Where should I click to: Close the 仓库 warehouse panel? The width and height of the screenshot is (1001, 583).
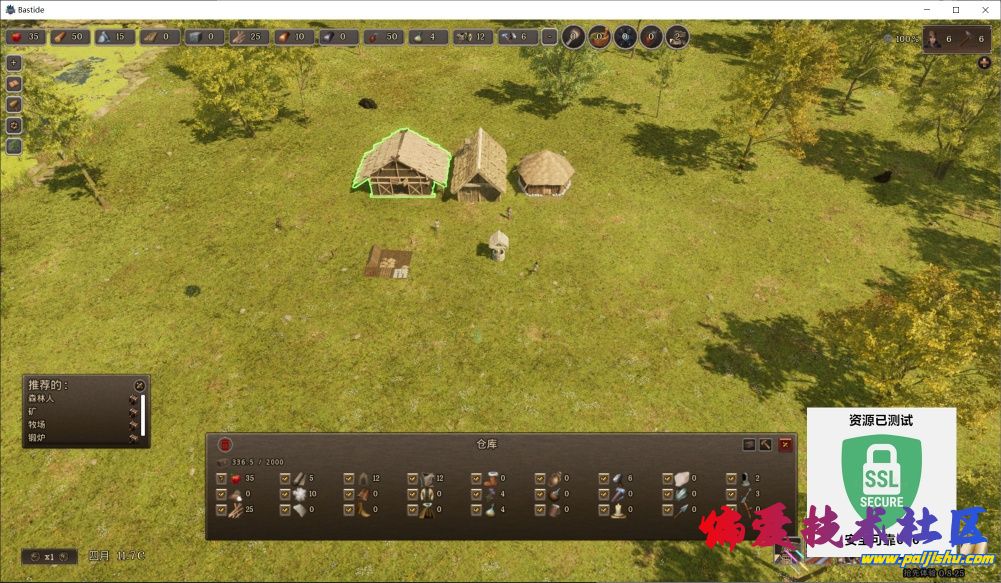(x=785, y=444)
